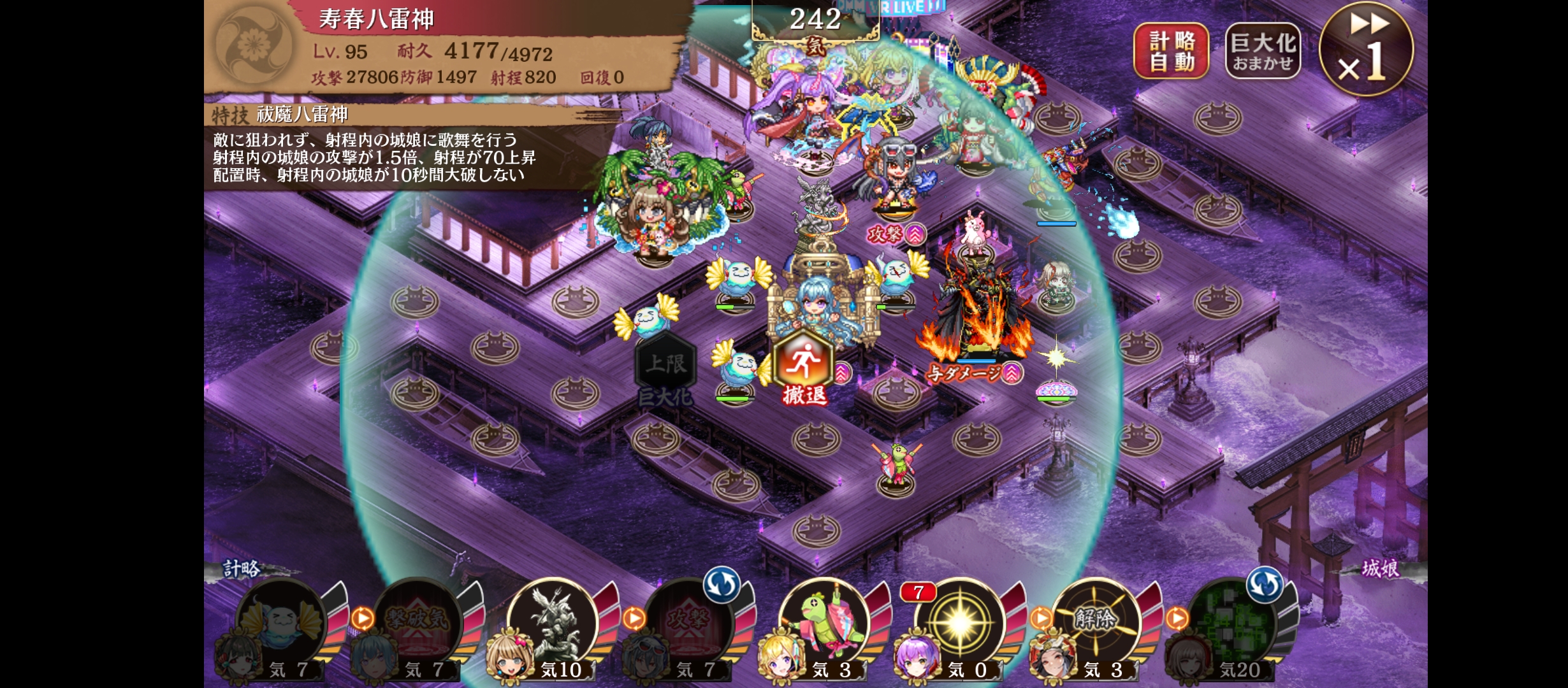Screen dimensions: 1568x688
Task: Open the 計略 stratagem list label
Action: tap(242, 568)
